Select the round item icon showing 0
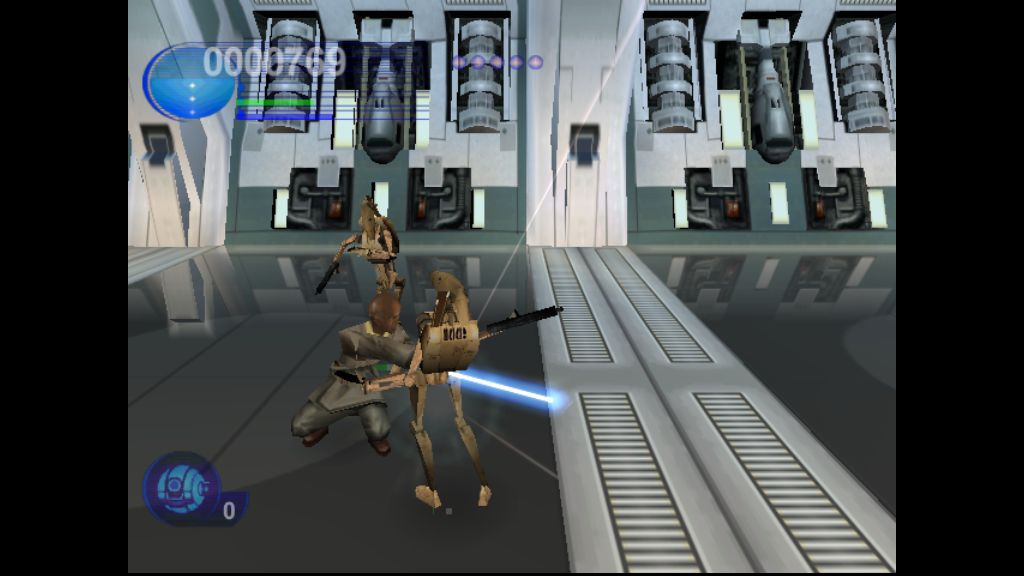Screen dimensions: 1024x576 coord(182,489)
